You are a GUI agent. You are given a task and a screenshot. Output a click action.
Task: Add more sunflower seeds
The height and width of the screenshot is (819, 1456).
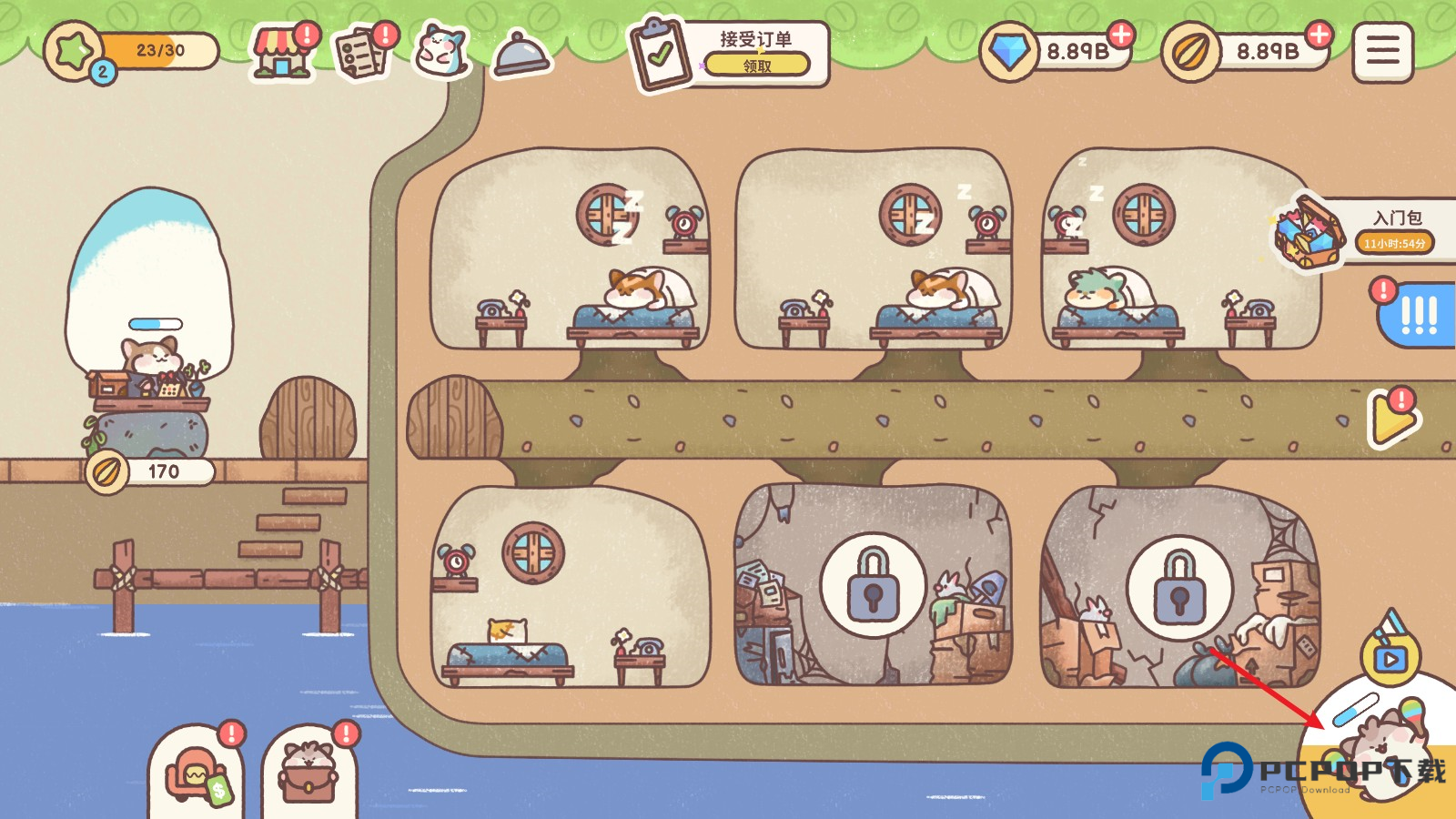coord(1318,35)
